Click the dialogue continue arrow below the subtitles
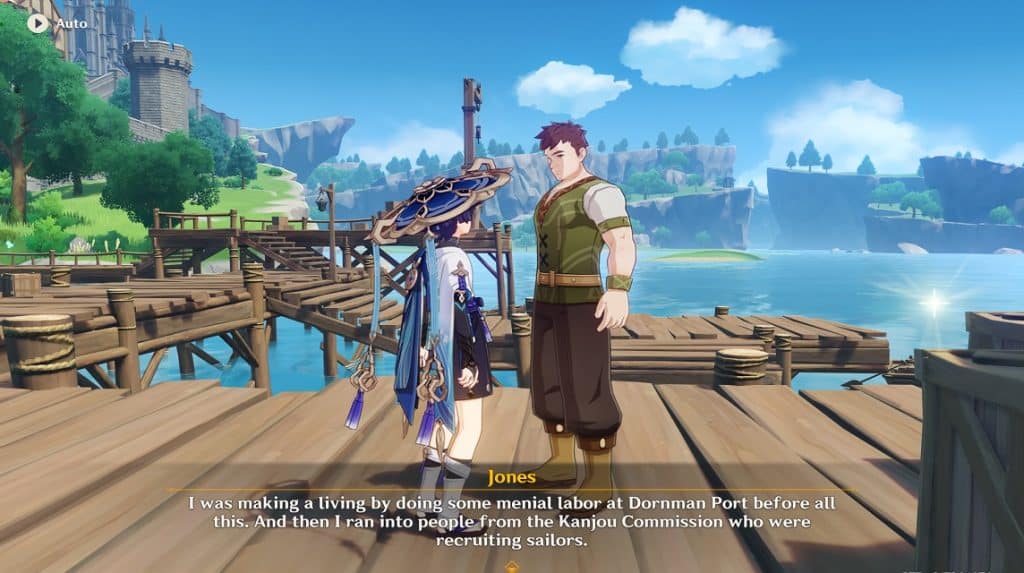 pos(512,566)
